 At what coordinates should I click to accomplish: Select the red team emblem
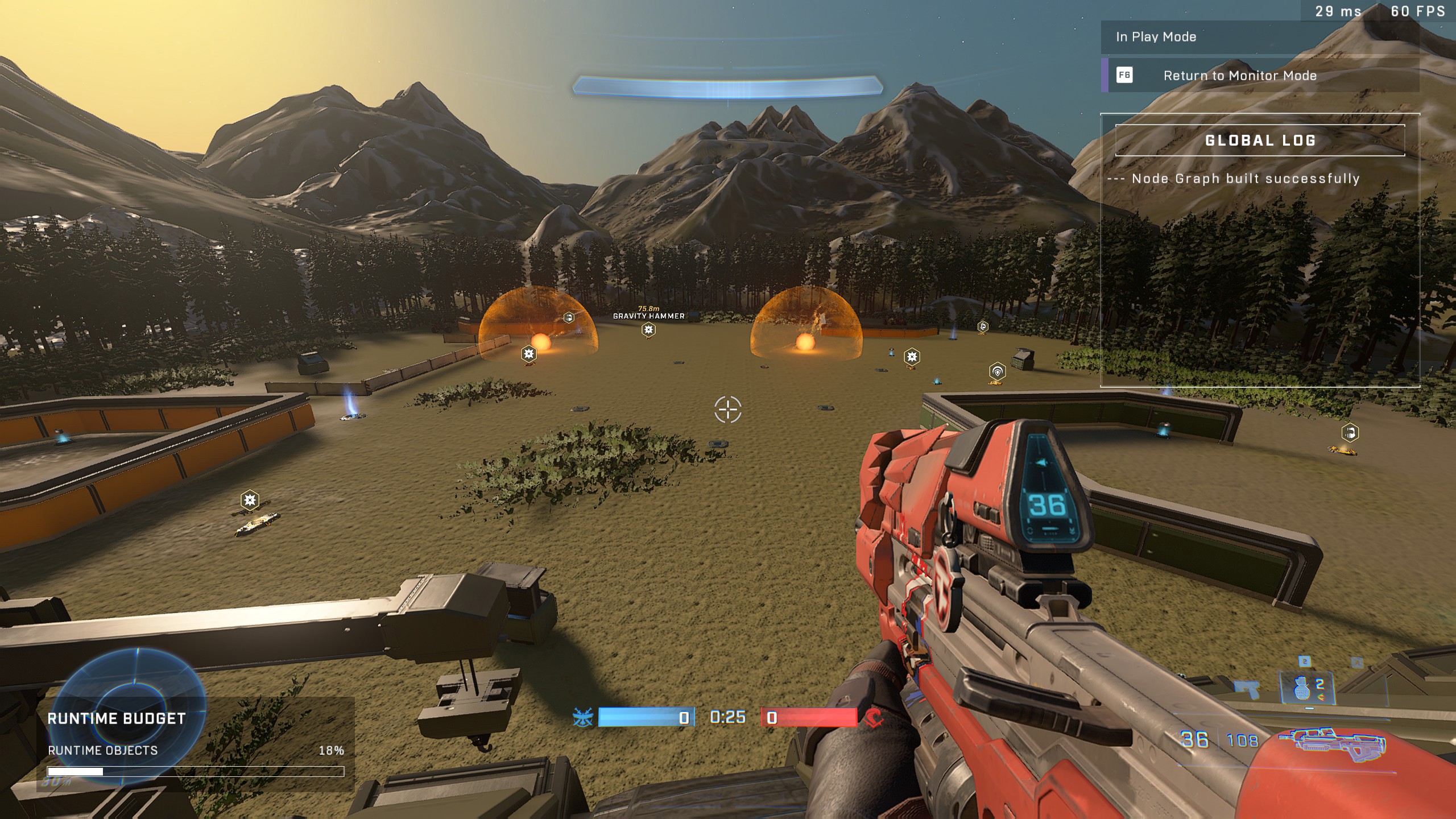[x=874, y=718]
